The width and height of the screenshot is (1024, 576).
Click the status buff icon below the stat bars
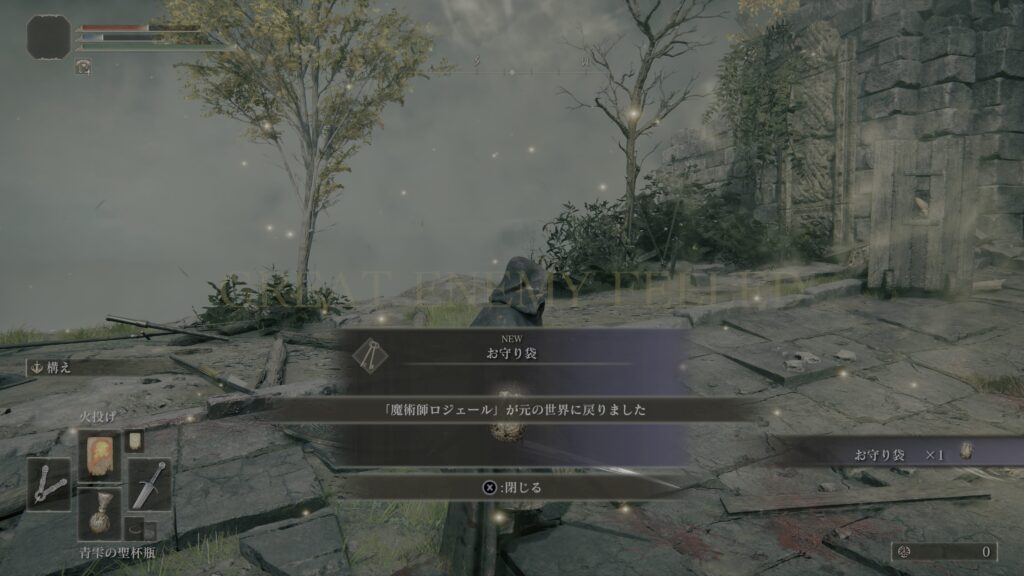coord(83,68)
